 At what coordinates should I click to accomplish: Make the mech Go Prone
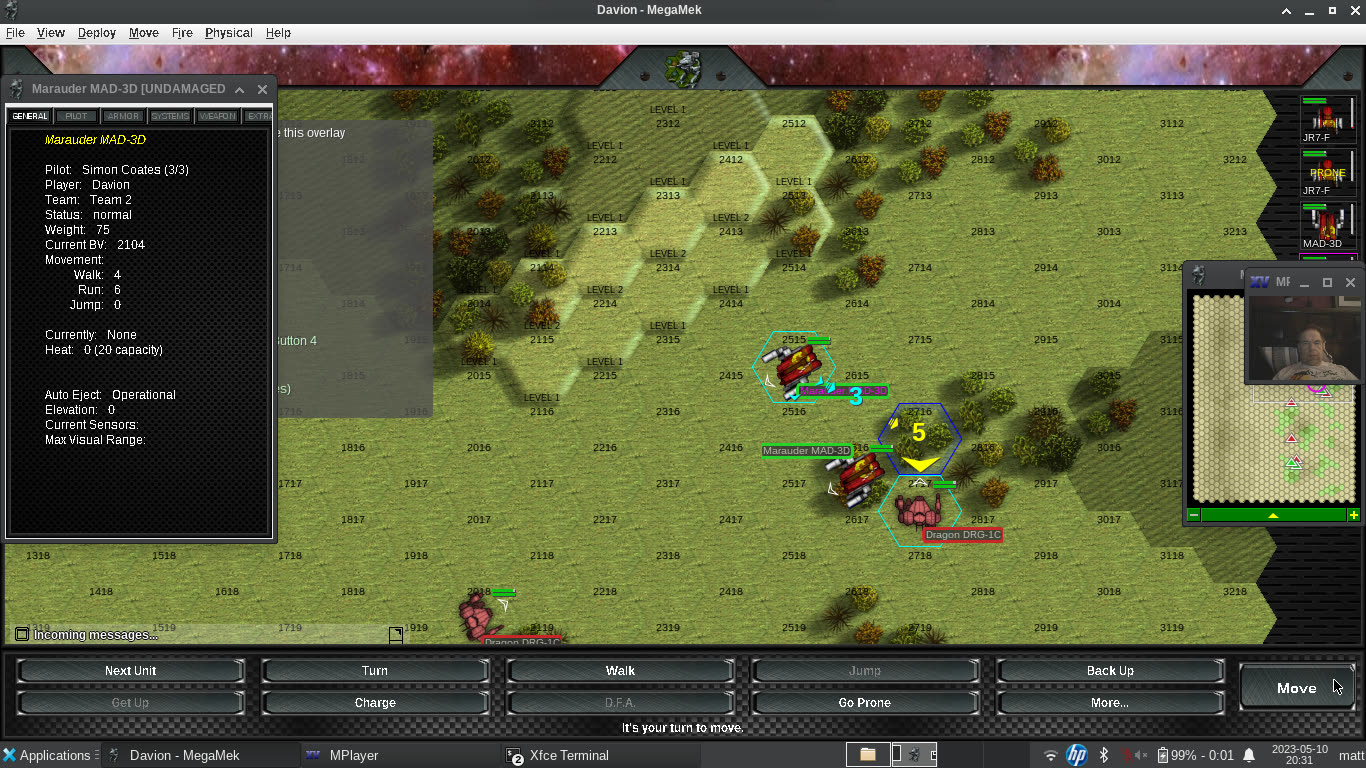864,702
